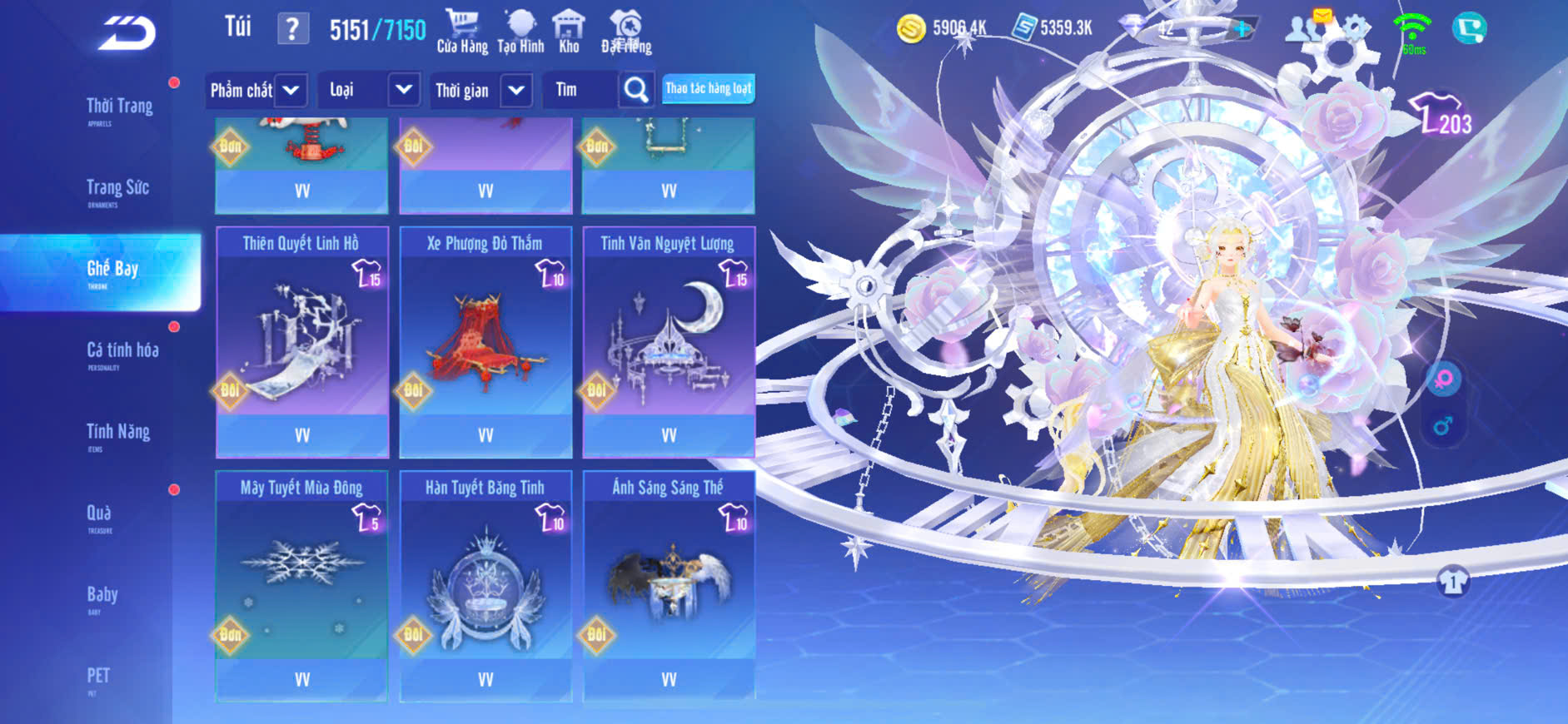Screen dimensions: 1568x724
Task: Switch to the Thời Trang tab
Action: coord(119,107)
